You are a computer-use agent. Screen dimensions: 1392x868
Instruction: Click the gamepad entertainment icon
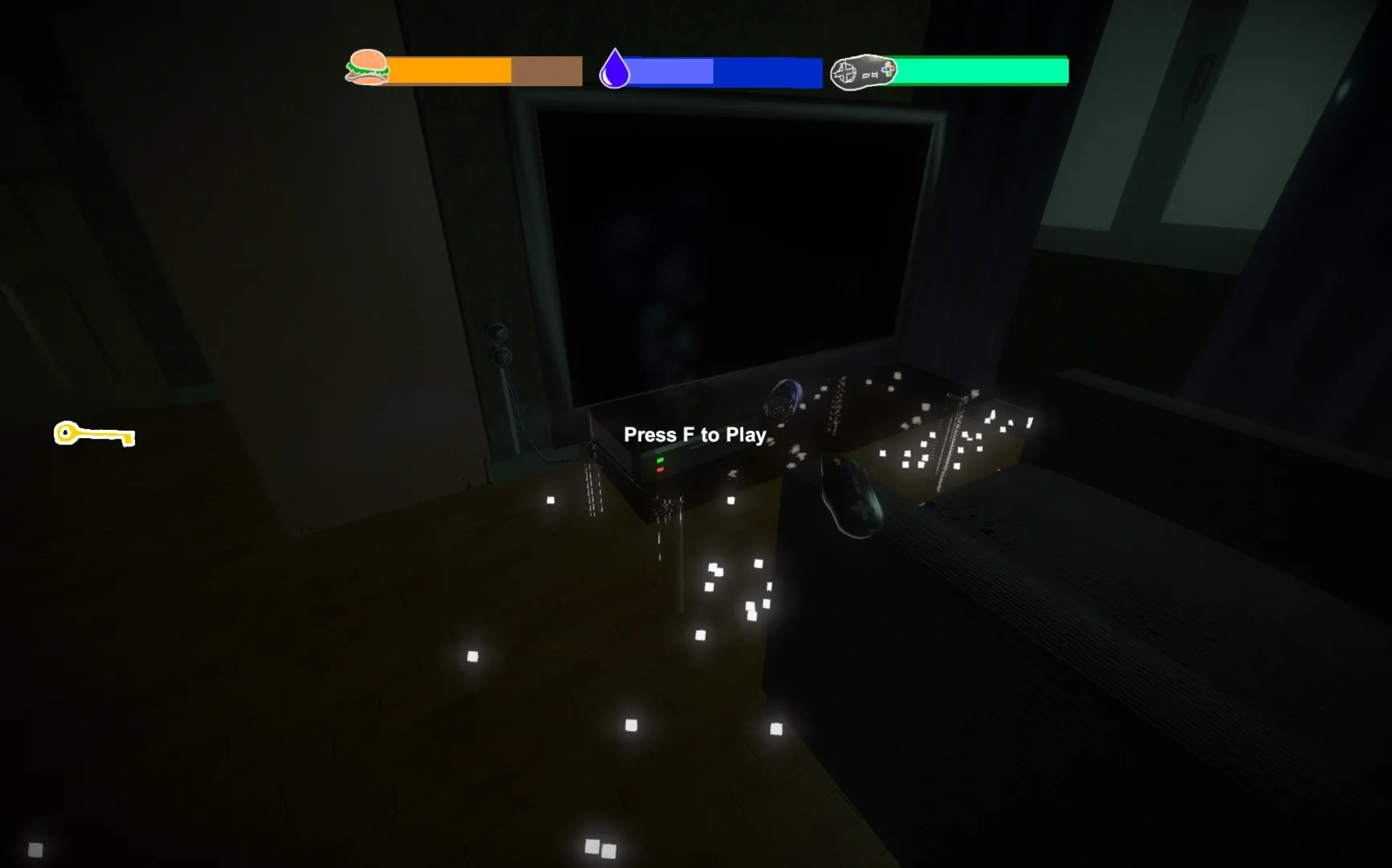click(863, 71)
